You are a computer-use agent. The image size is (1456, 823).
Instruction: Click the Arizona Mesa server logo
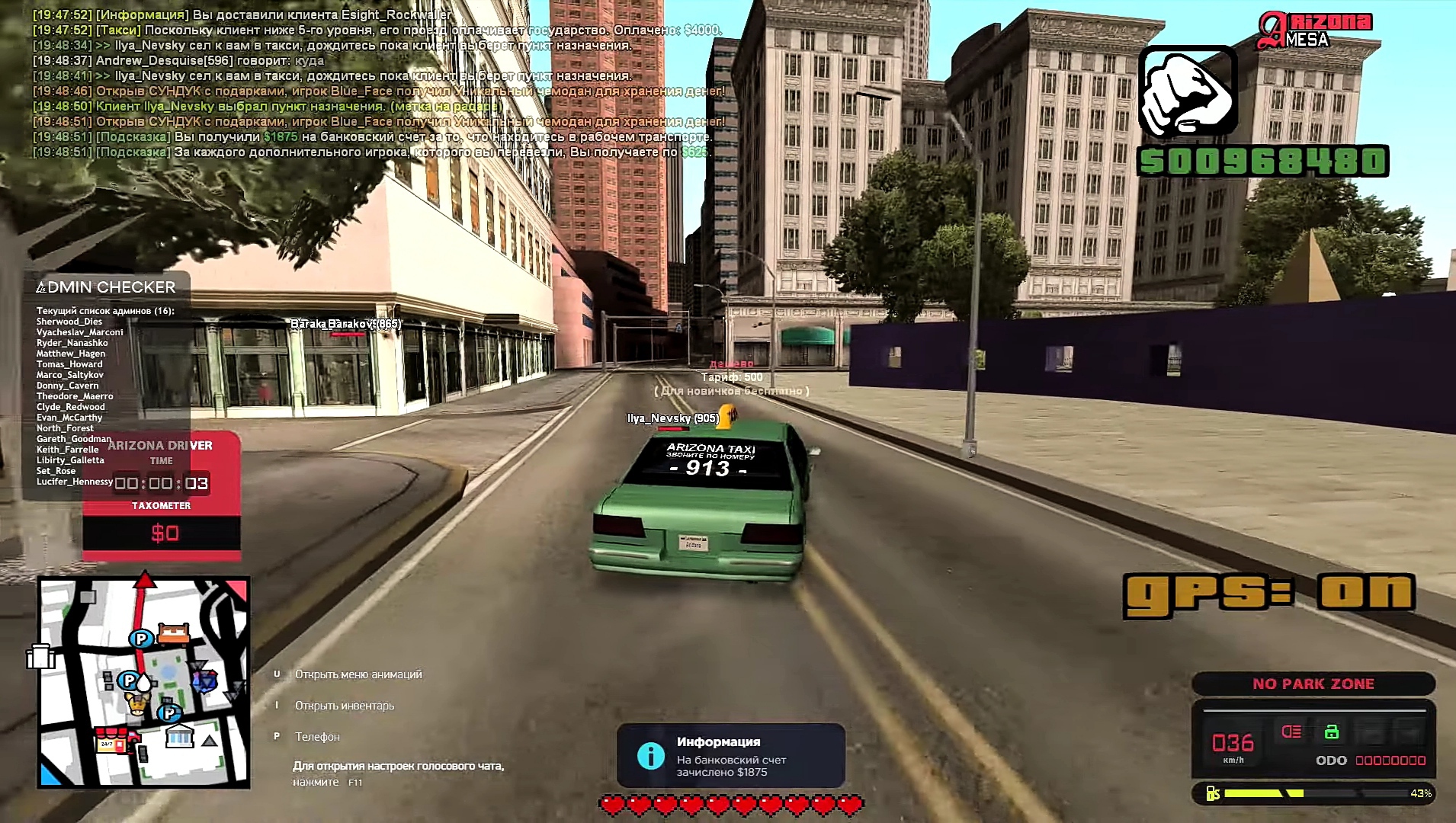pyautogui.click(x=1314, y=30)
